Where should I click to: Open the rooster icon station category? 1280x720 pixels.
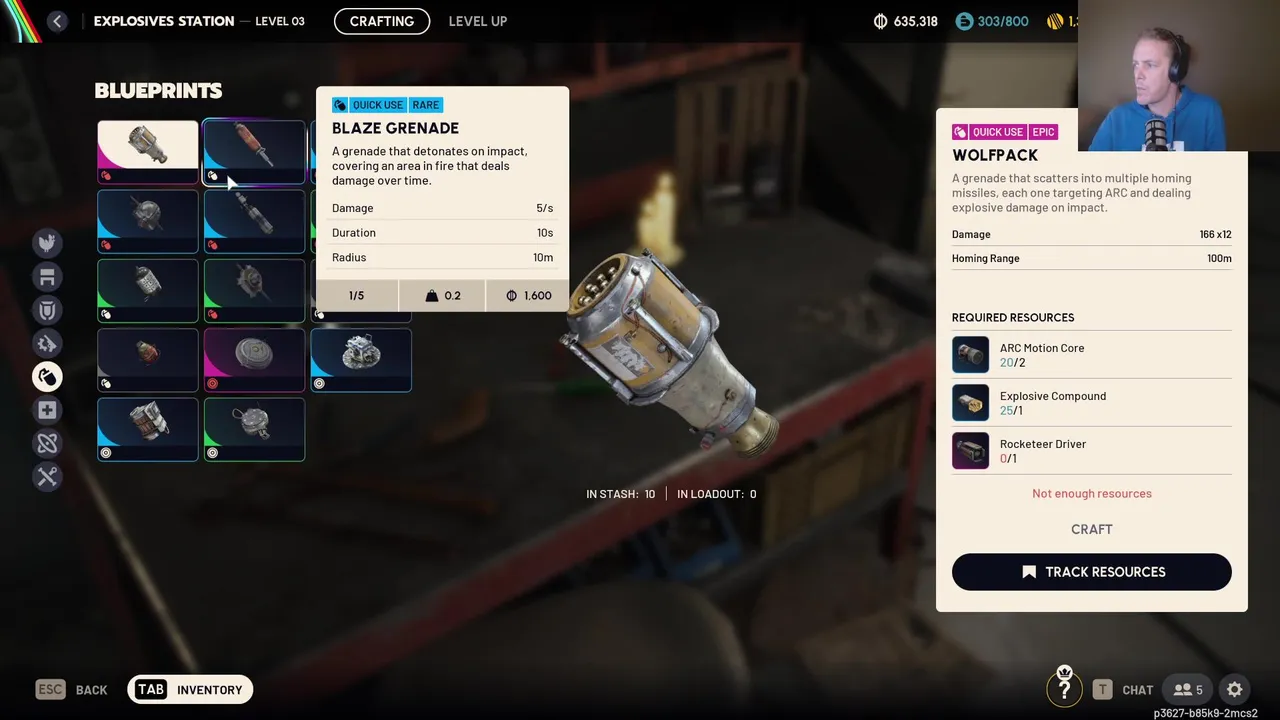pos(47,243)
